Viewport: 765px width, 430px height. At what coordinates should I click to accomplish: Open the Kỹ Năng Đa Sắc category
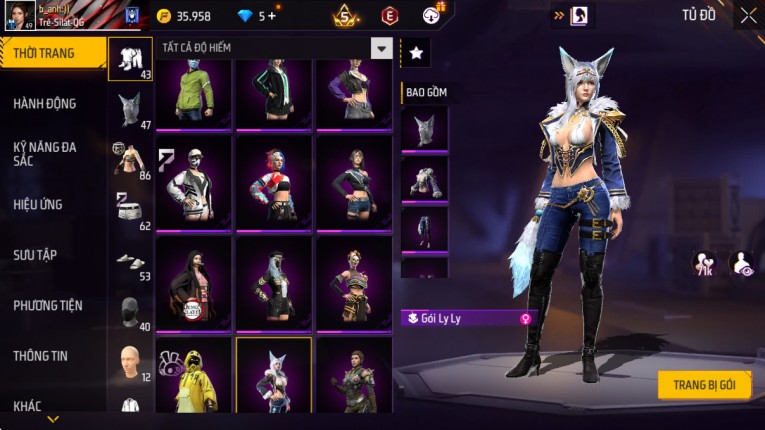pos(45,154)
